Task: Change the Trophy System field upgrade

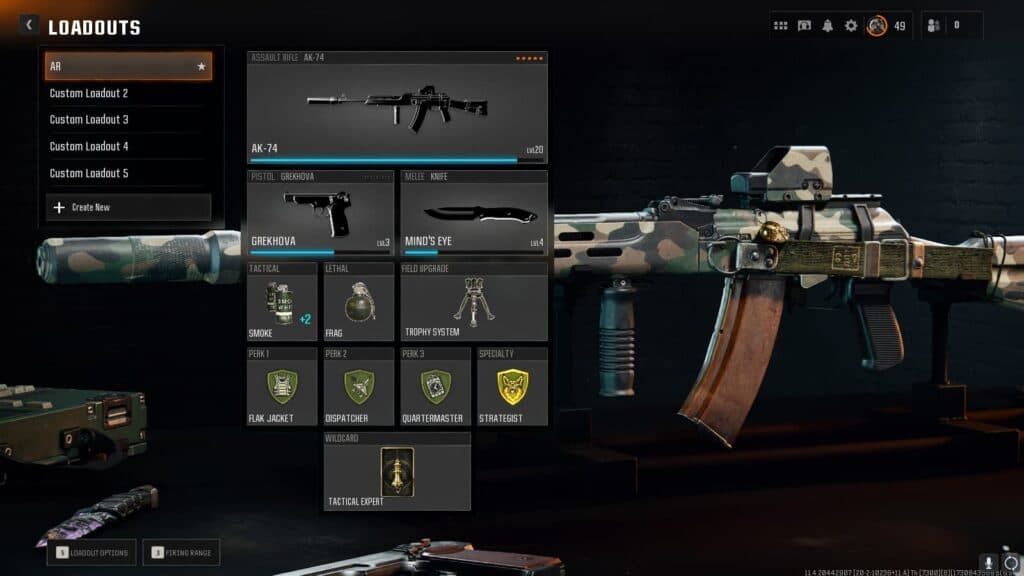Action: pos(474,302)
